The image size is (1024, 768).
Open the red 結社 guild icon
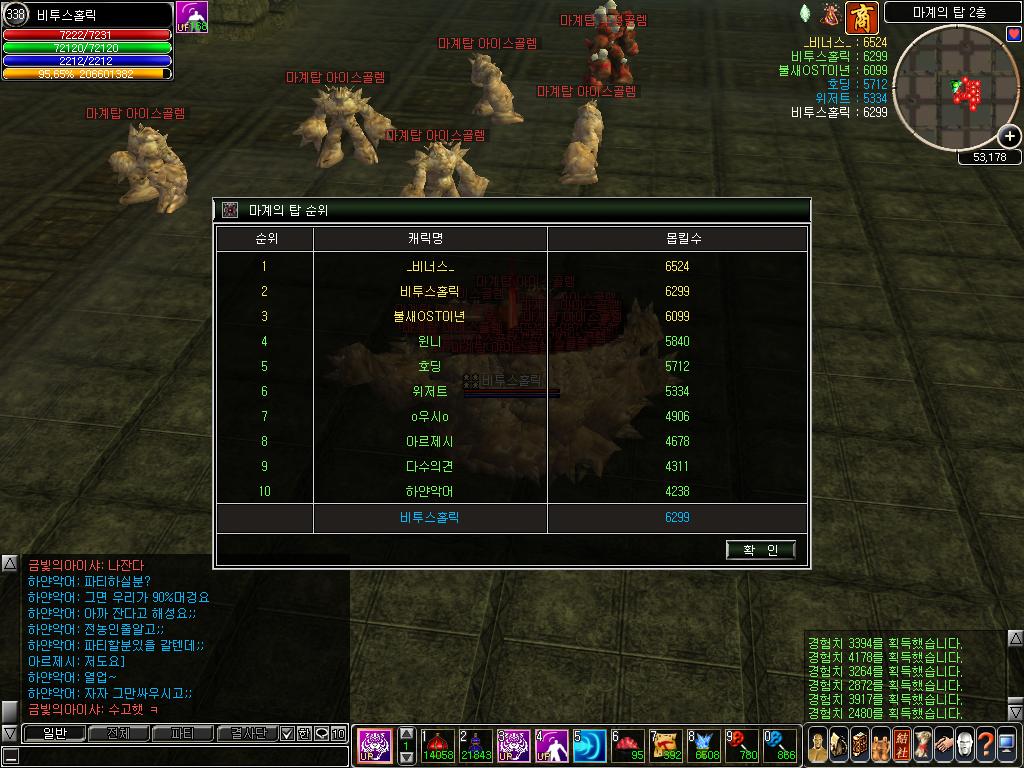coord(901,745)
